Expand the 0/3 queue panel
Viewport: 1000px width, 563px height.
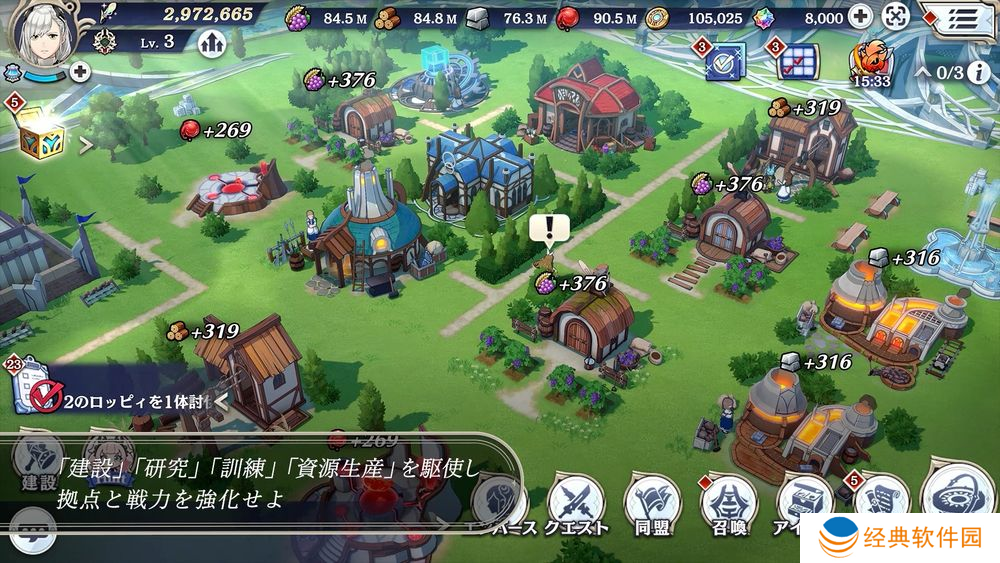pos(940,73)
